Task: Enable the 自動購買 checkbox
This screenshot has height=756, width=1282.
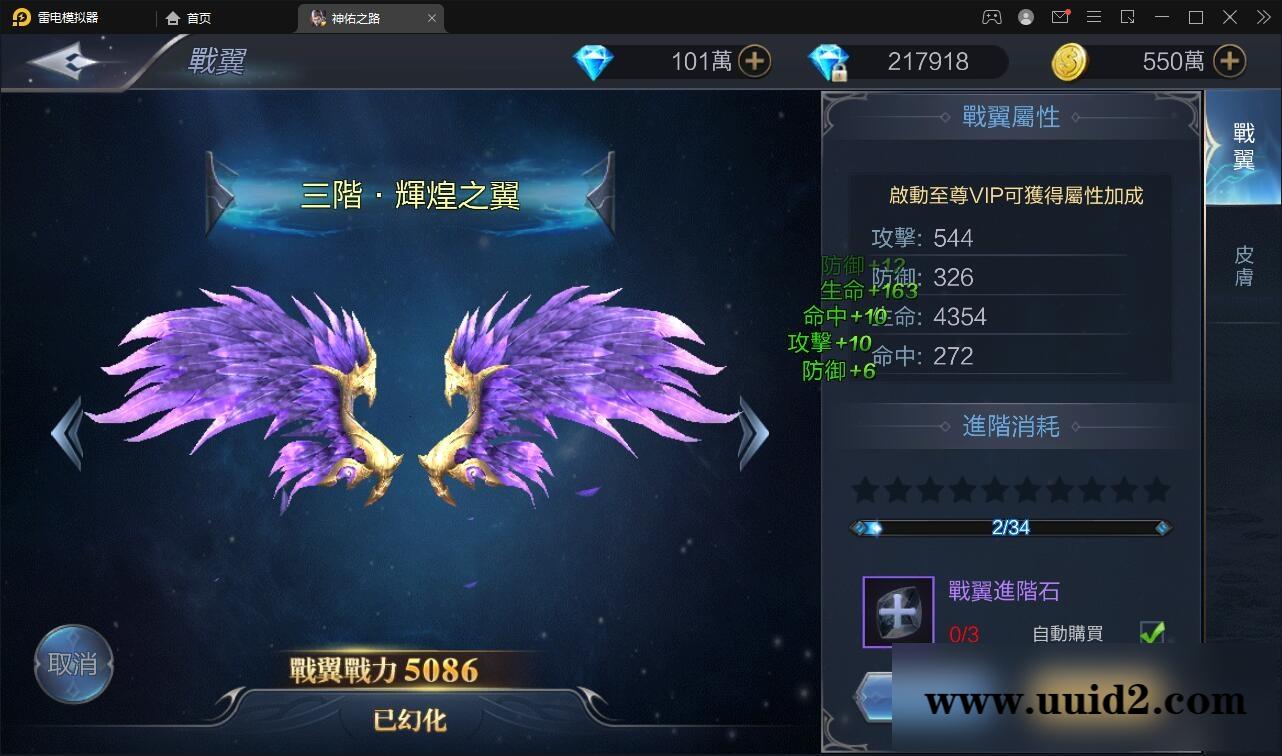Action: pos(1154,632)
